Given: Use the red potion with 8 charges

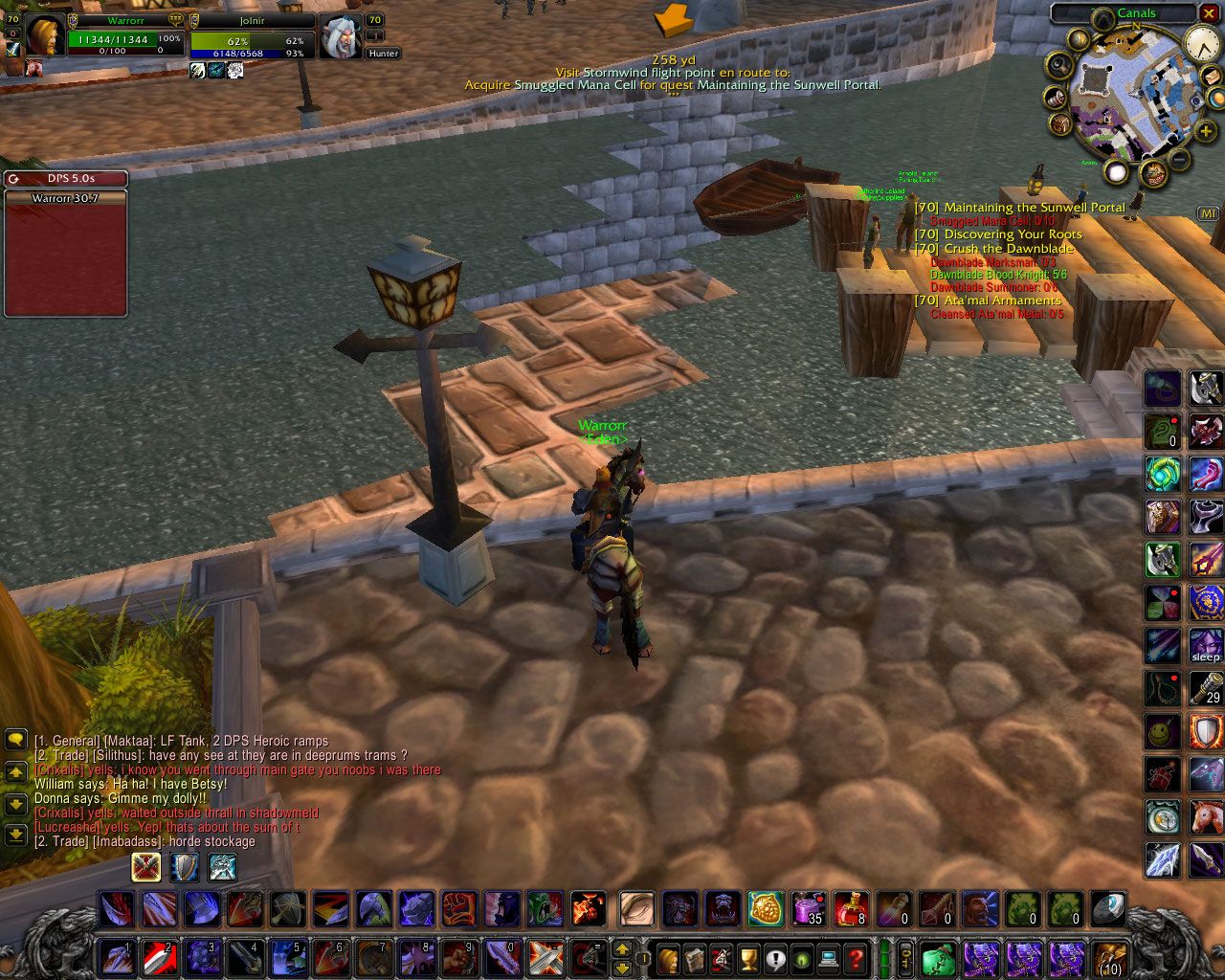Looking at the screenshot, I should click(x=851, y=909).
